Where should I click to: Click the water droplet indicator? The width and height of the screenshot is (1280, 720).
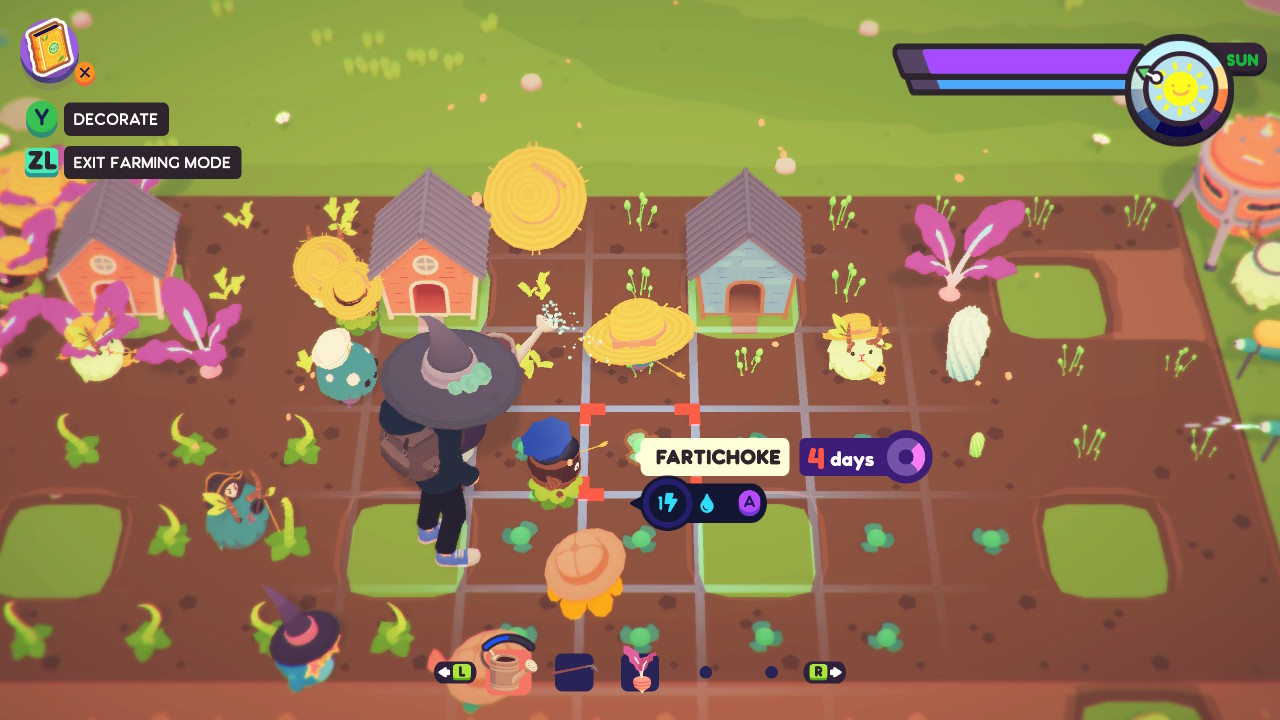pyautogui.click(x=707, y=503)
